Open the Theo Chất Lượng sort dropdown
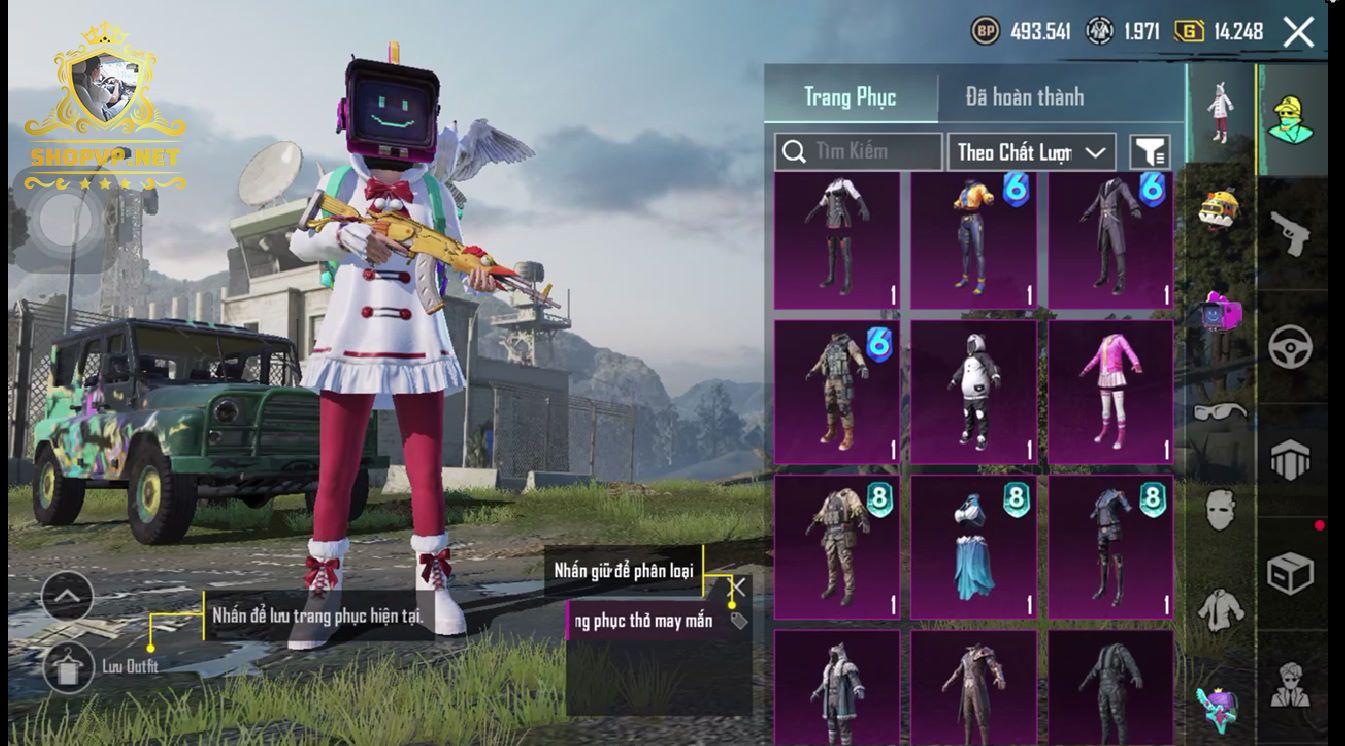Image resolution: width=1345 pixels, height=746 pixels. (1031, 152)
